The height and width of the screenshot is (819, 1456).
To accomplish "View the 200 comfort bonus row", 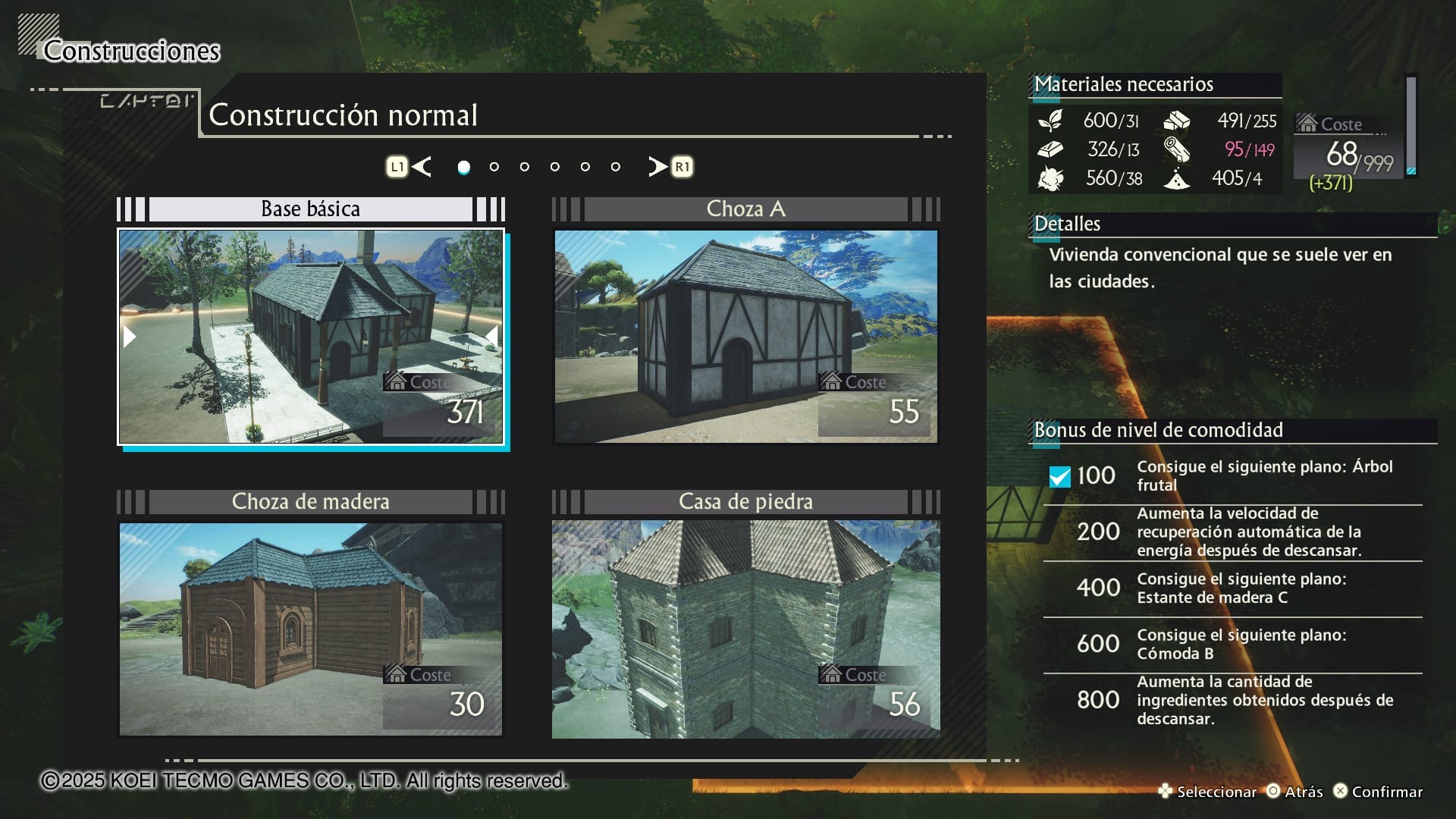I will coord(1232,532).
